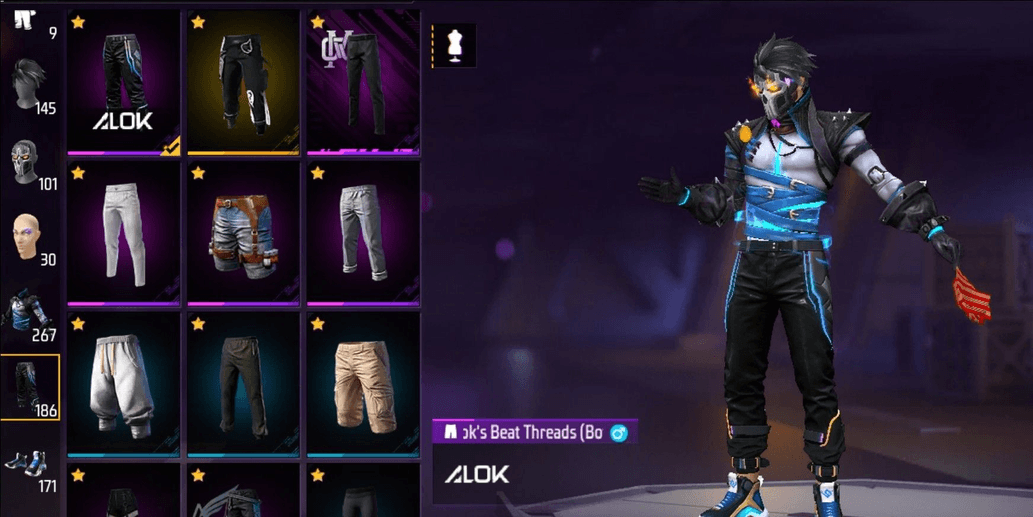Pick the dark brown cropped pants
The image size is (1033, 517).
click(243, 384)
